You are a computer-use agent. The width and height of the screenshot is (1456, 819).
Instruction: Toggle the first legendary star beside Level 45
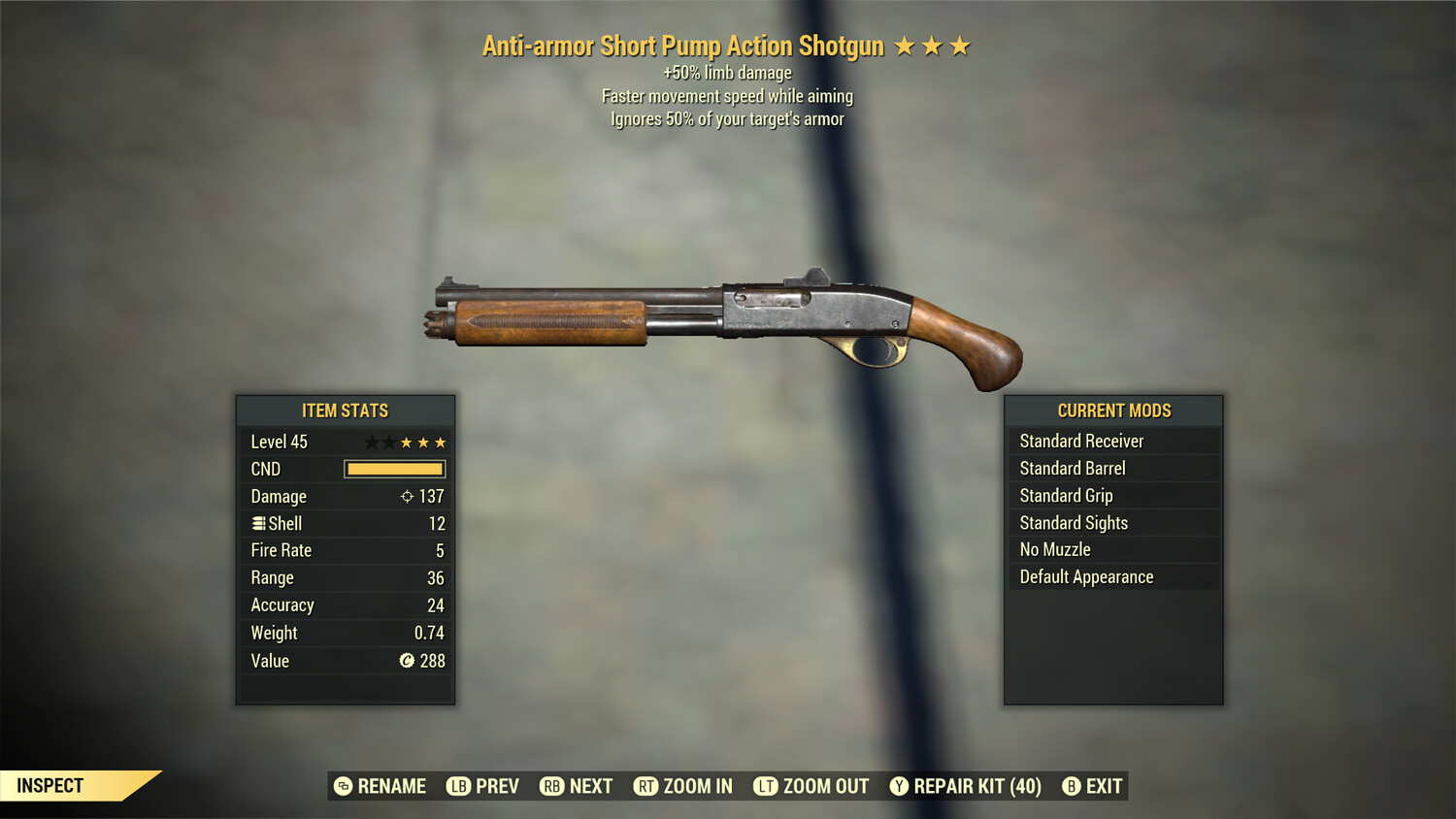pyautogui.click(x=371, y=442)
